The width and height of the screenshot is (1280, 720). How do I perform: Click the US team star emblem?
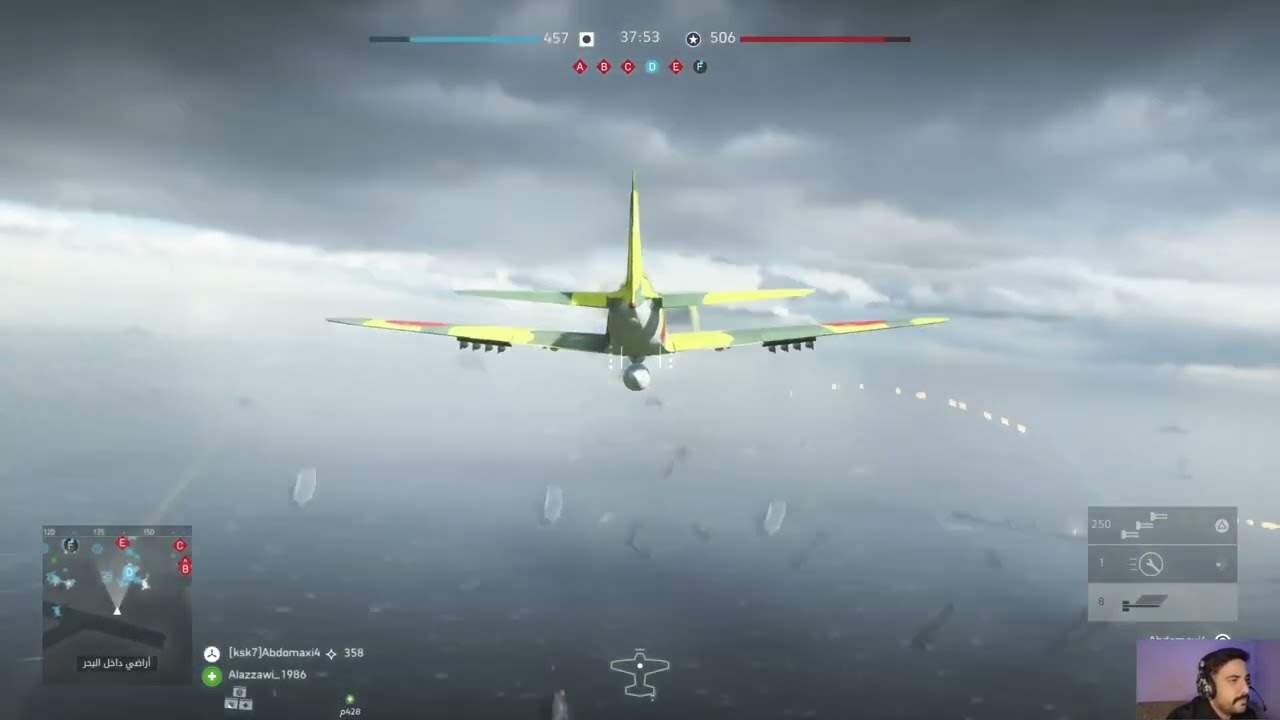pyautogui.click(x=693, y=39)
